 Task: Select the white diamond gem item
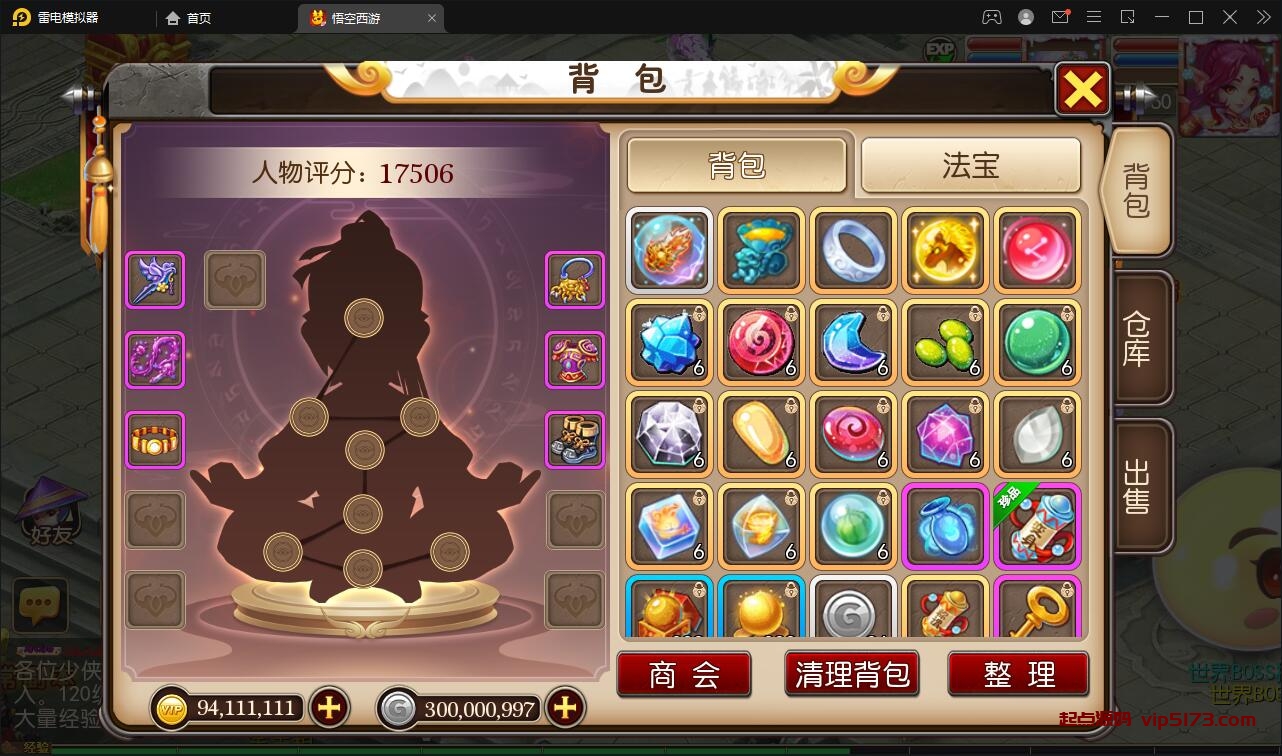point(669,435)
